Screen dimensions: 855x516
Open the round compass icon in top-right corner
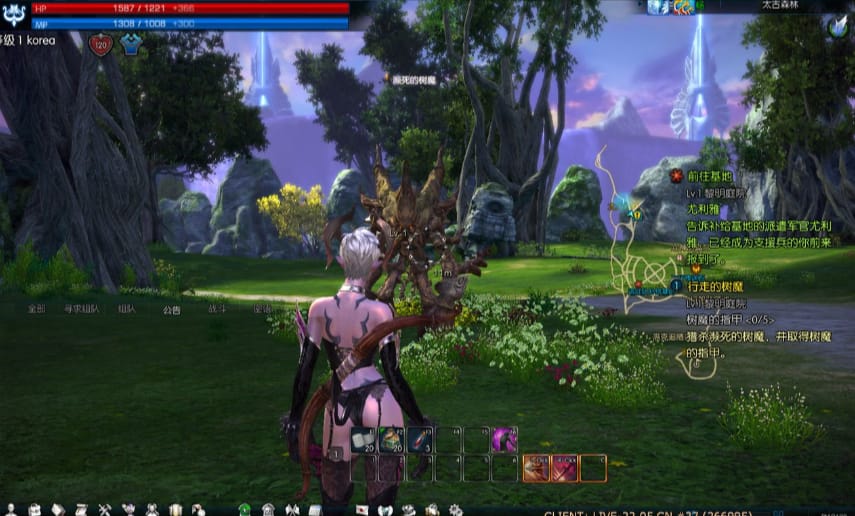pos(836,28)
